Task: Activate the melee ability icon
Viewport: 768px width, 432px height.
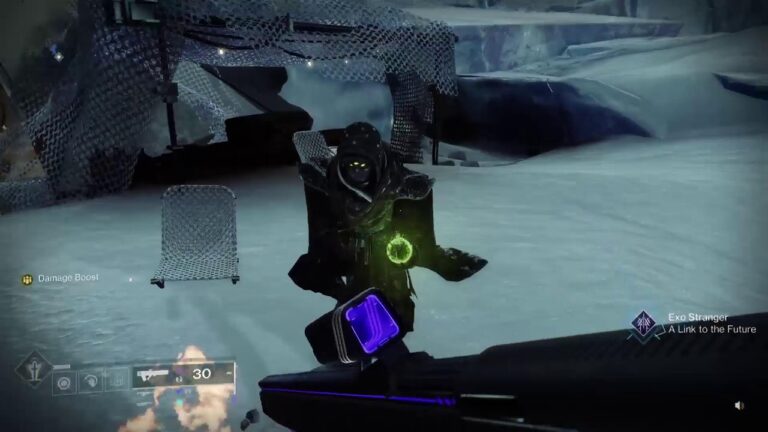Action: pyautogui.click(x=91, y=381)
